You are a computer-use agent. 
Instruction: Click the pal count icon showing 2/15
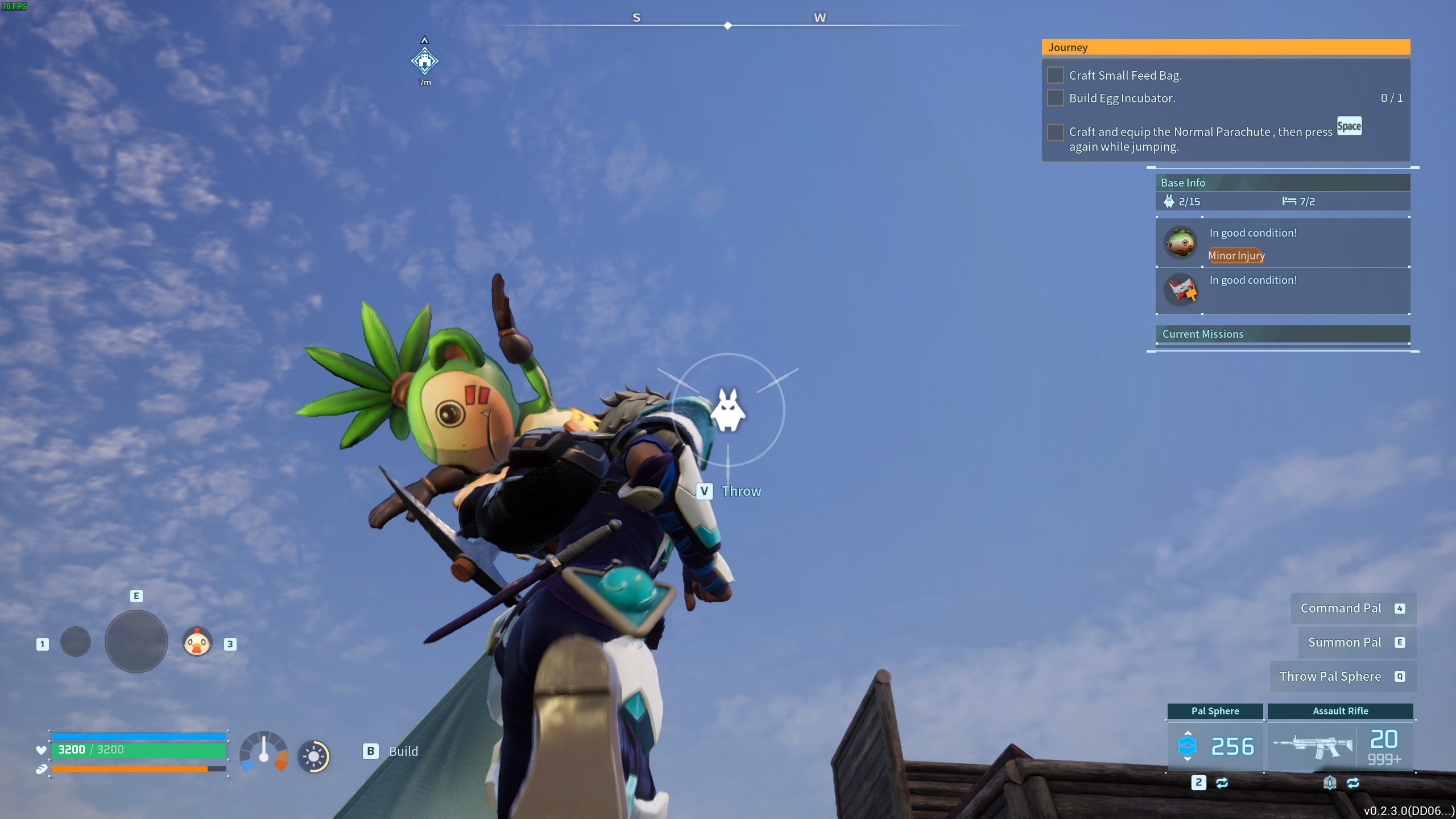[x=1168, y=201]
